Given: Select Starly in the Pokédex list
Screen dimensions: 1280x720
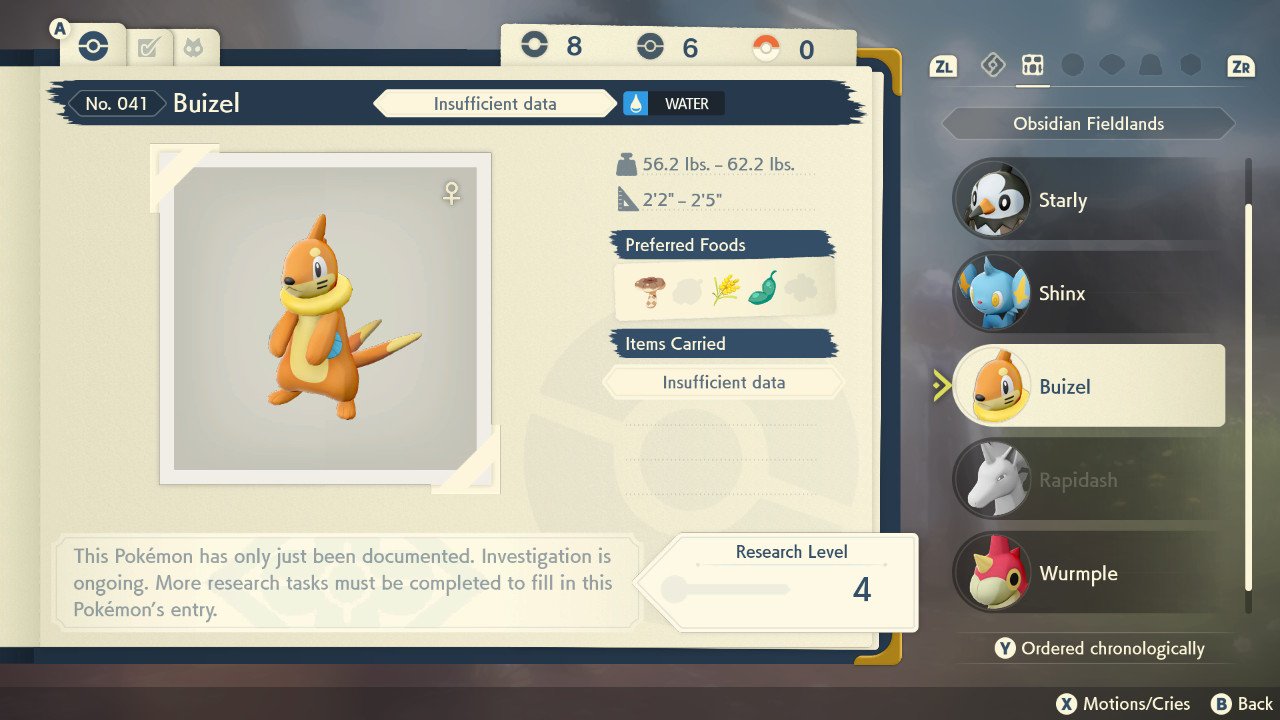Looking at the screenshot, I should click(1090, 200).
